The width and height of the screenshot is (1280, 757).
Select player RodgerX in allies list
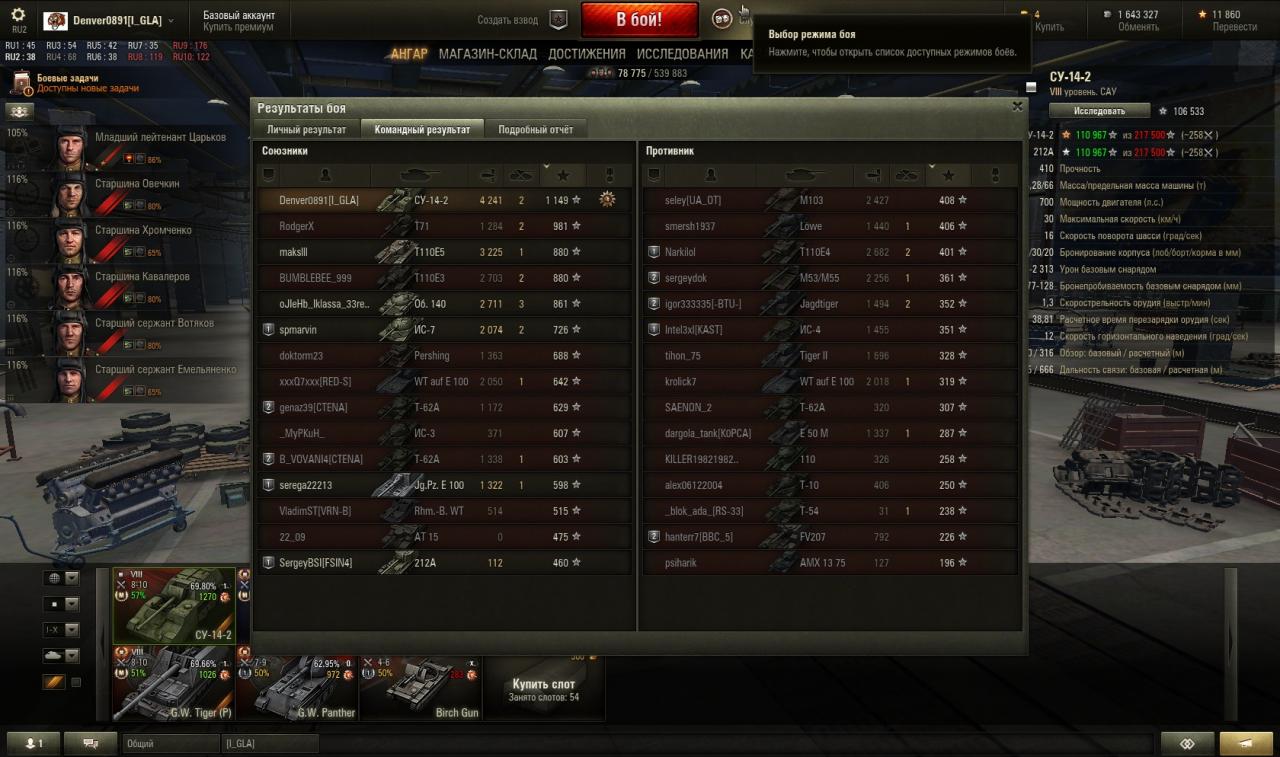click(x=296, y=226)
